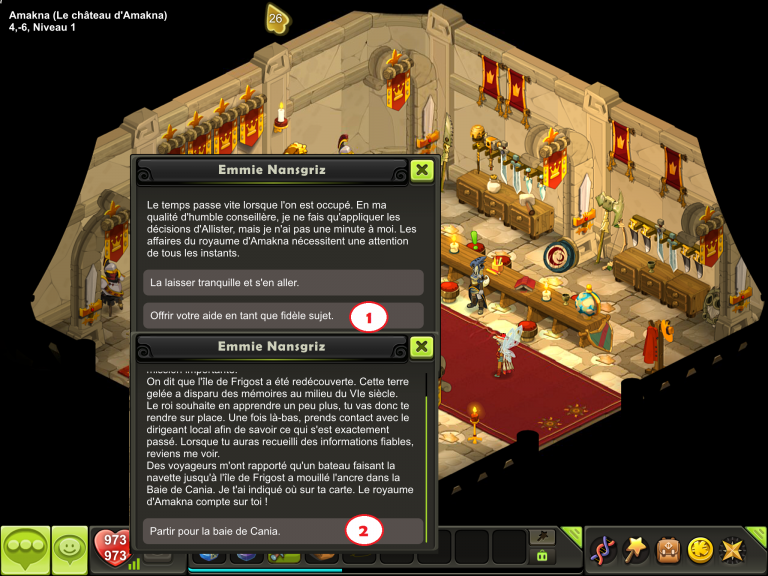768x576 pixels.
Task: Open the magic wand spells icon
Action: (635, 549)
